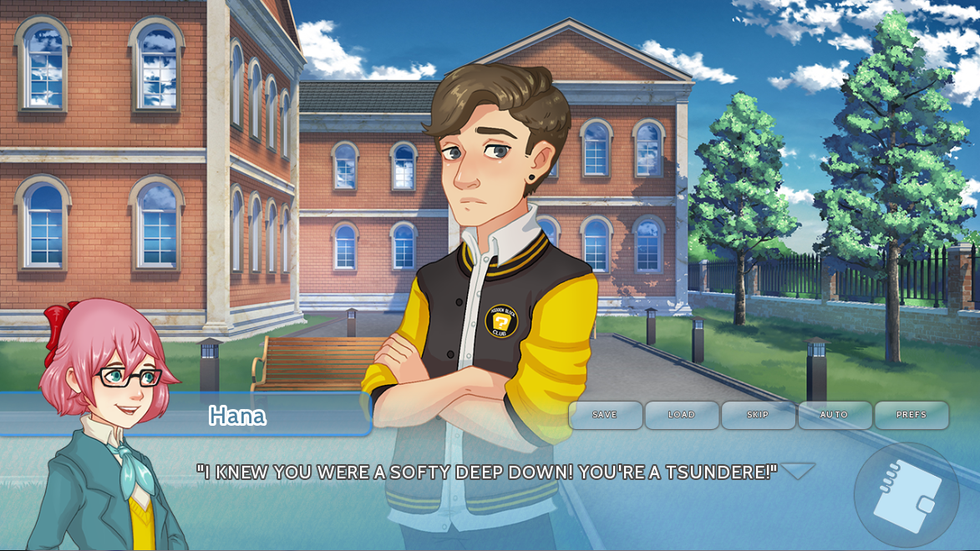The image size is (980, 551).
Task: Click the Save button
Action: point(605,415)
